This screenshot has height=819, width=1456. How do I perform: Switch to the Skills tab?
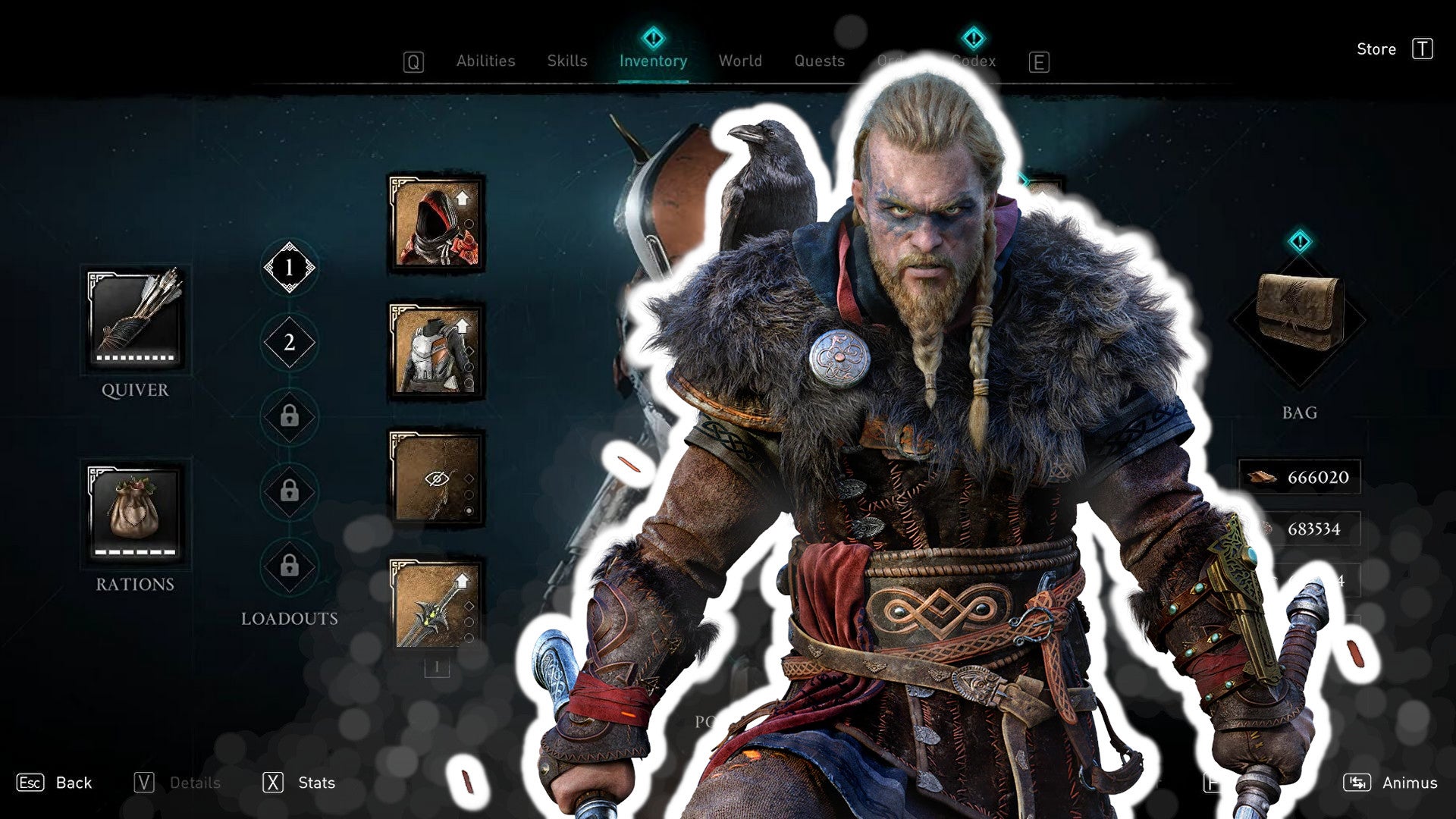point(567,61)
